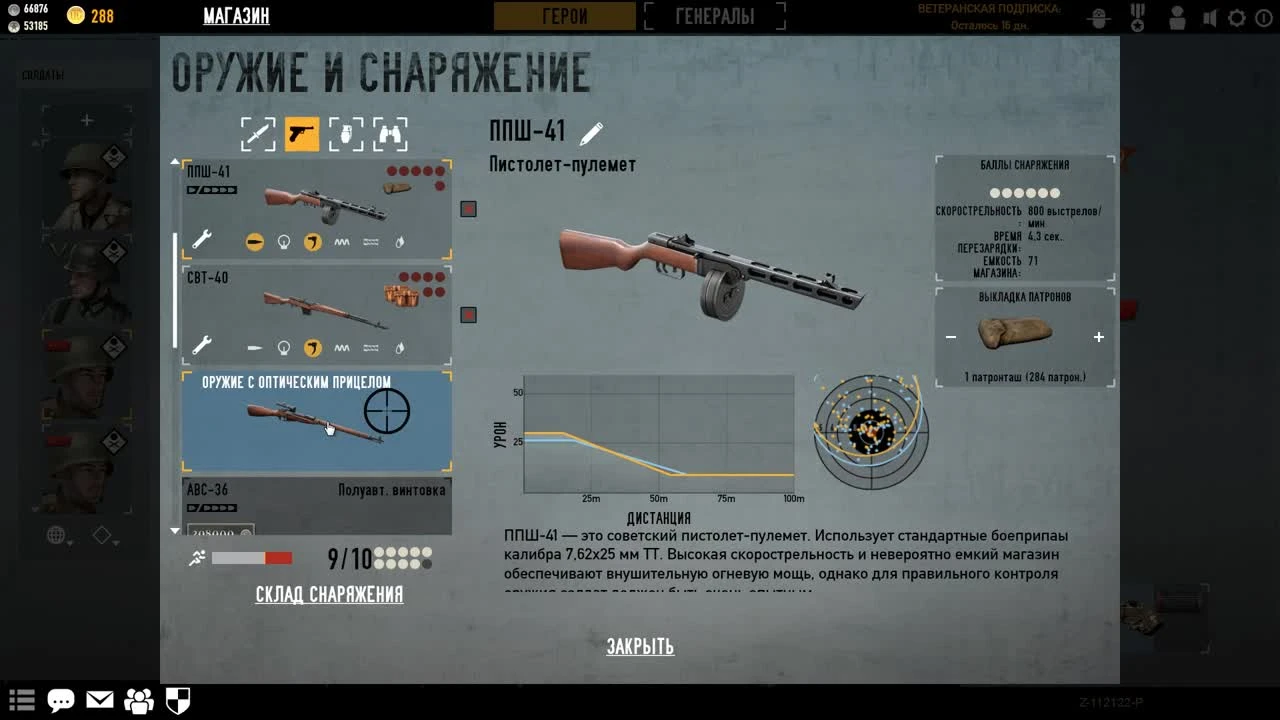
Task: Select the melee weapons category icon
Action: pos(258,133)
